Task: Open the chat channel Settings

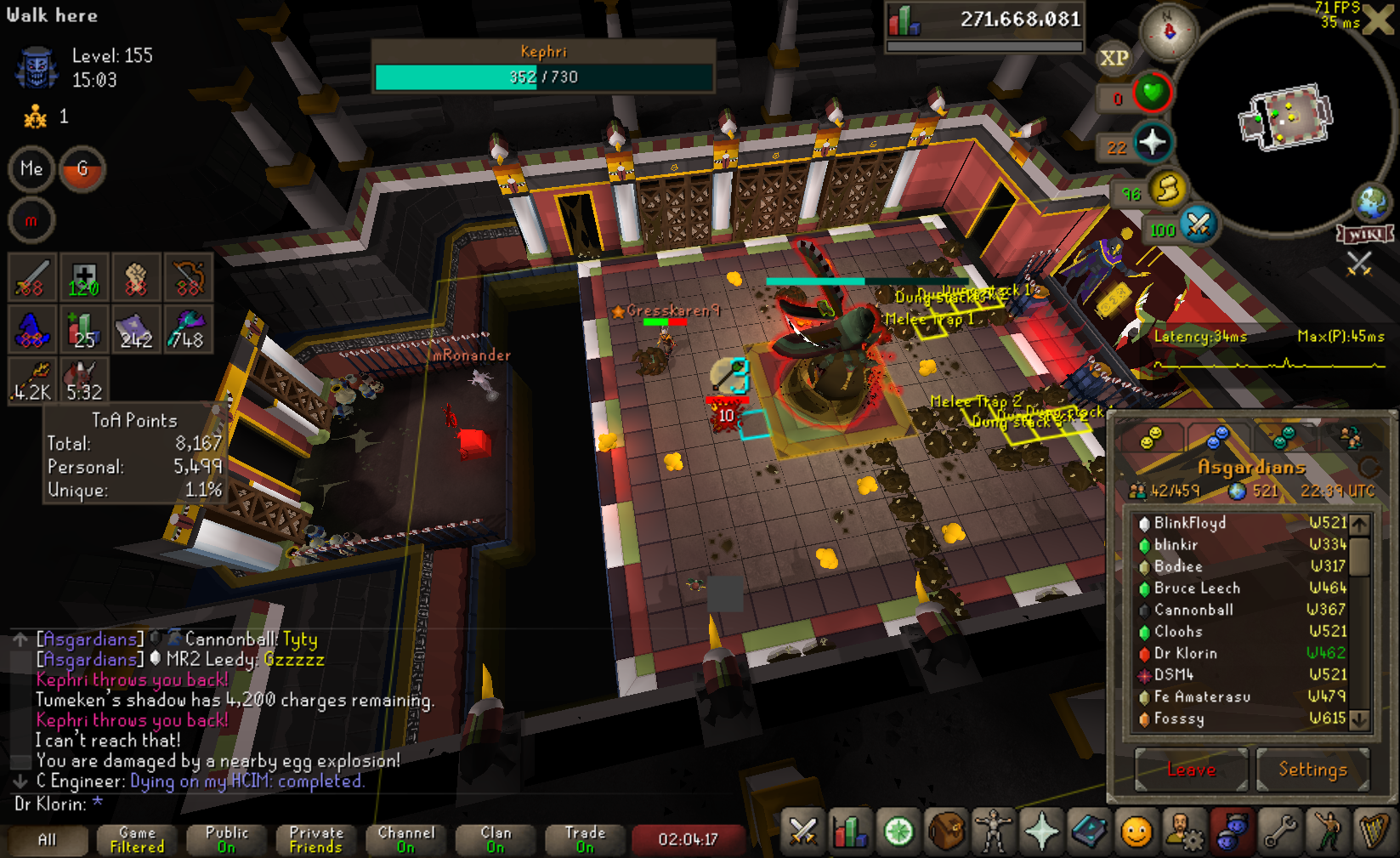Action: 1312,770
